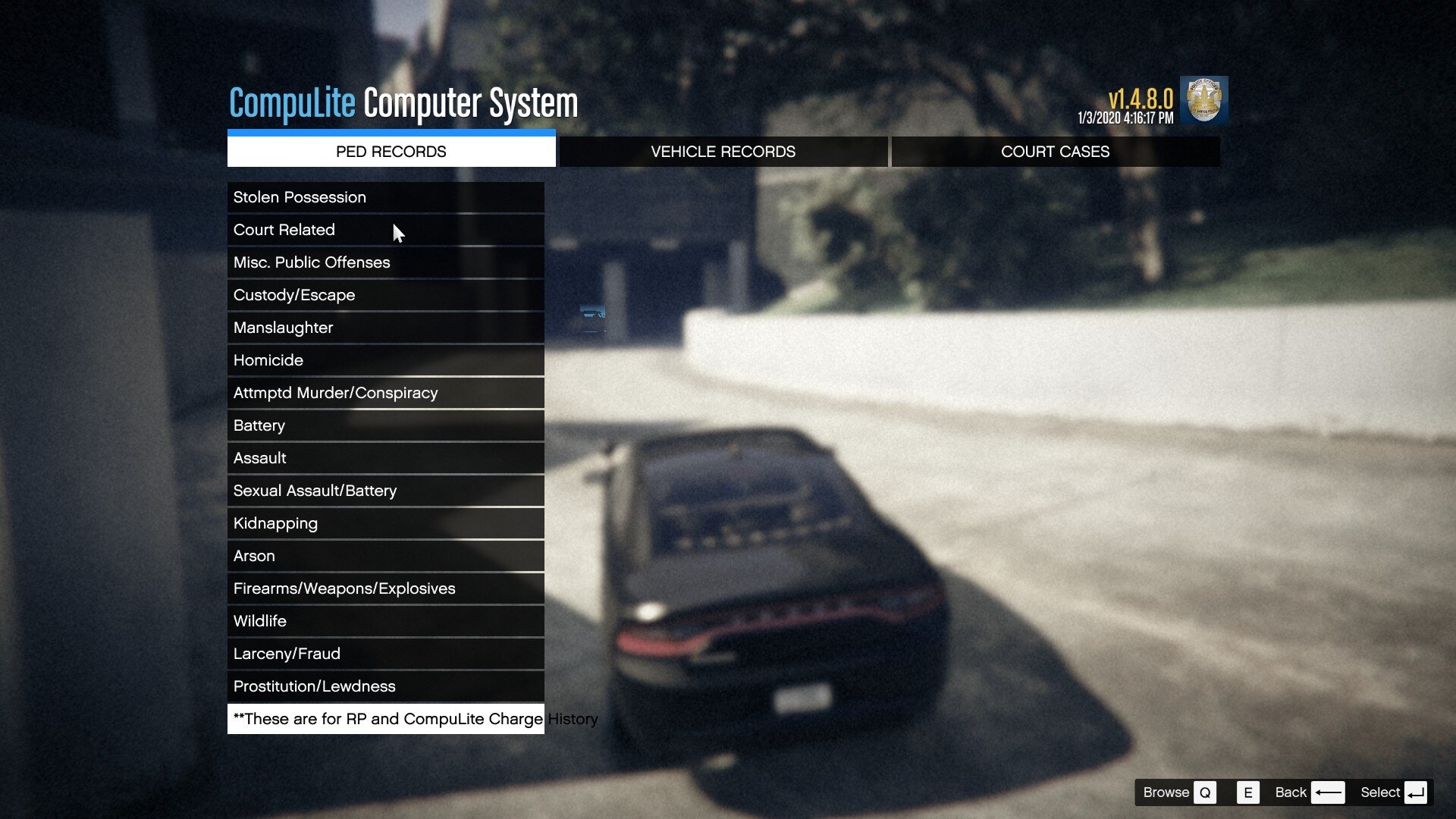Choose Attmptd Murder/Conspiracy charges
This screenshot has width=1456, height=819.
(x=385, y=393)
